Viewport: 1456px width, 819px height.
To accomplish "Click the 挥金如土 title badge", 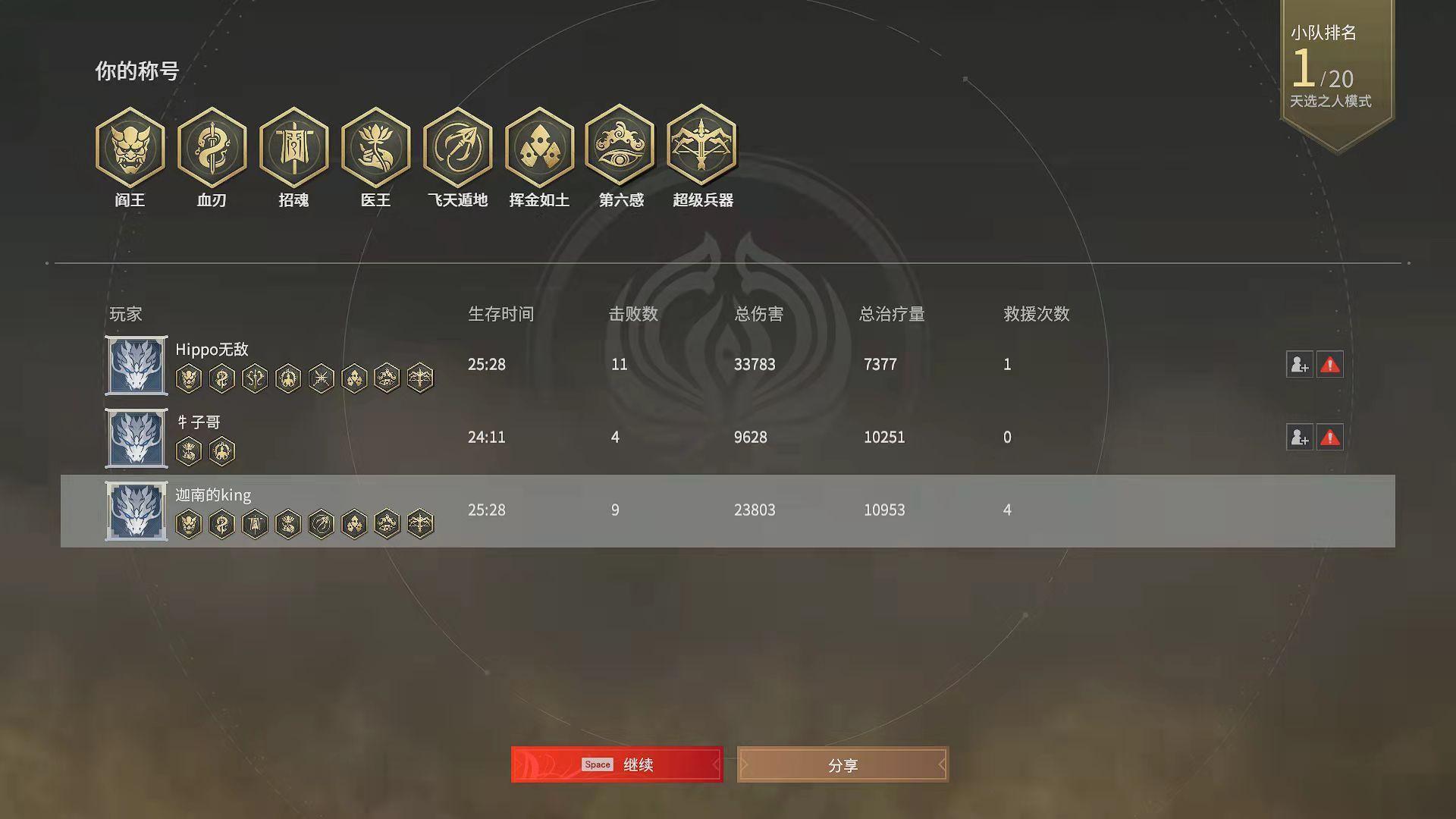I will click(539, 148).
